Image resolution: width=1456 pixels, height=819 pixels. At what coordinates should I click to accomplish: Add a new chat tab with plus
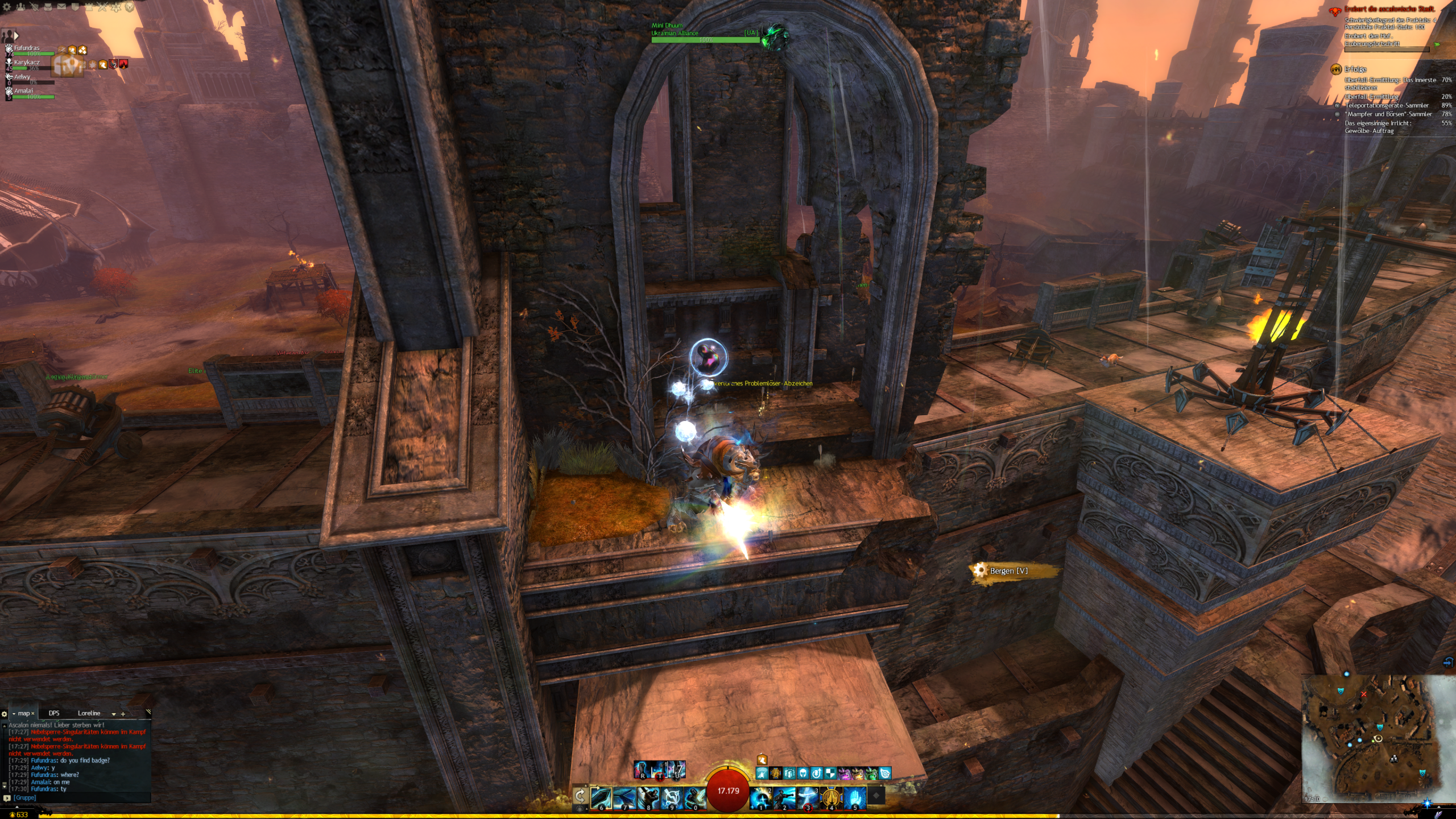(x=123, y=714)
